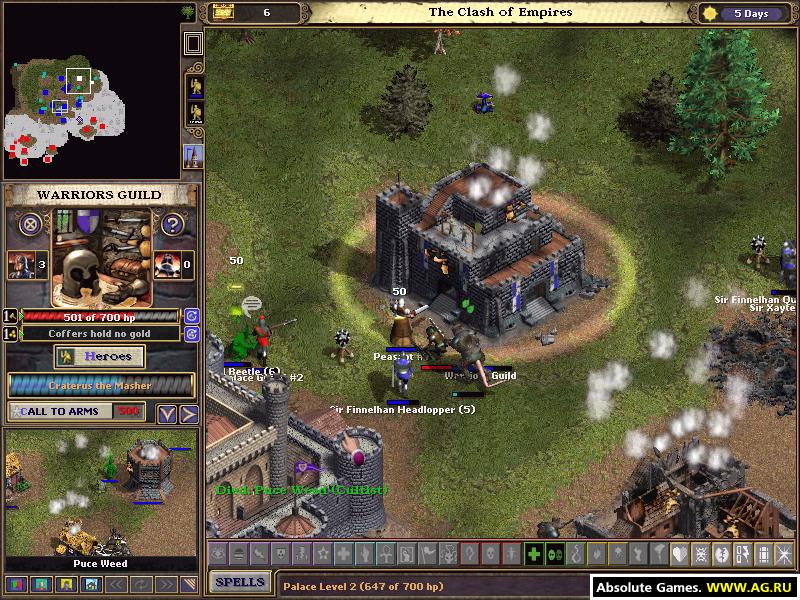This screenshot has height=600, width=800.
Task: Click the green tree icon above the minimap
Action: 188,12
